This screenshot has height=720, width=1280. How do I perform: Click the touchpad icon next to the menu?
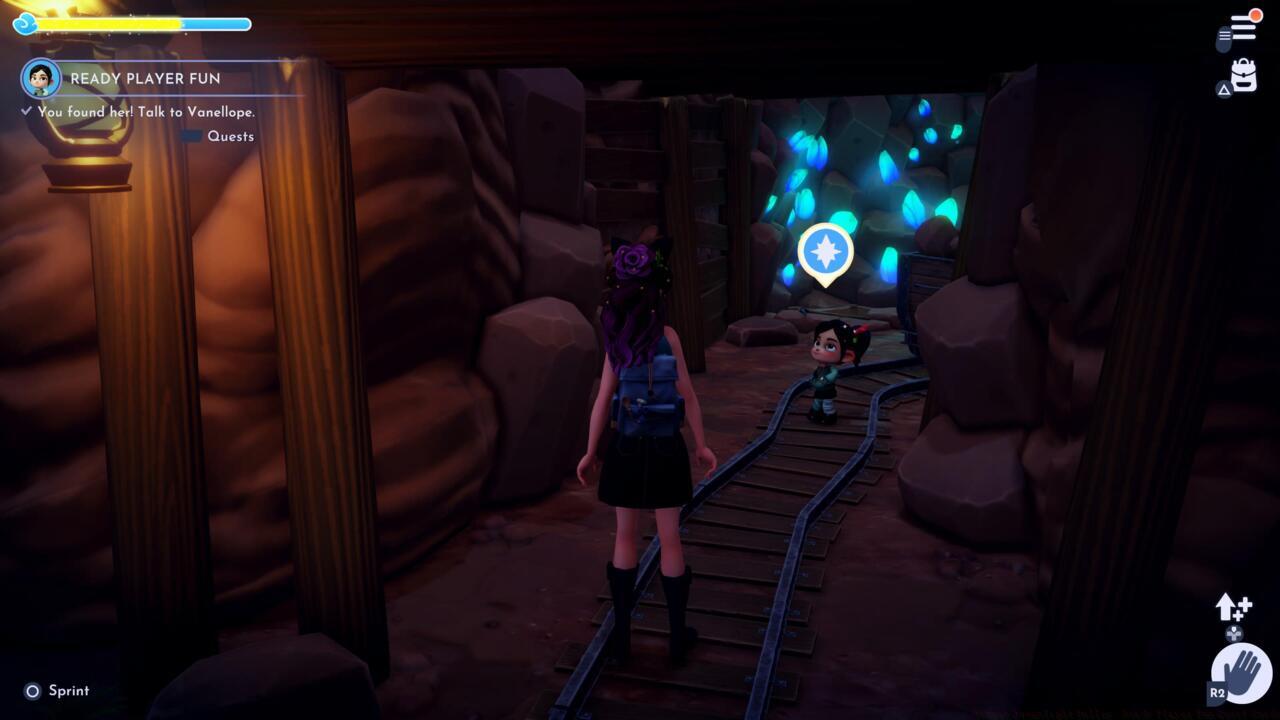(1224, 36)
